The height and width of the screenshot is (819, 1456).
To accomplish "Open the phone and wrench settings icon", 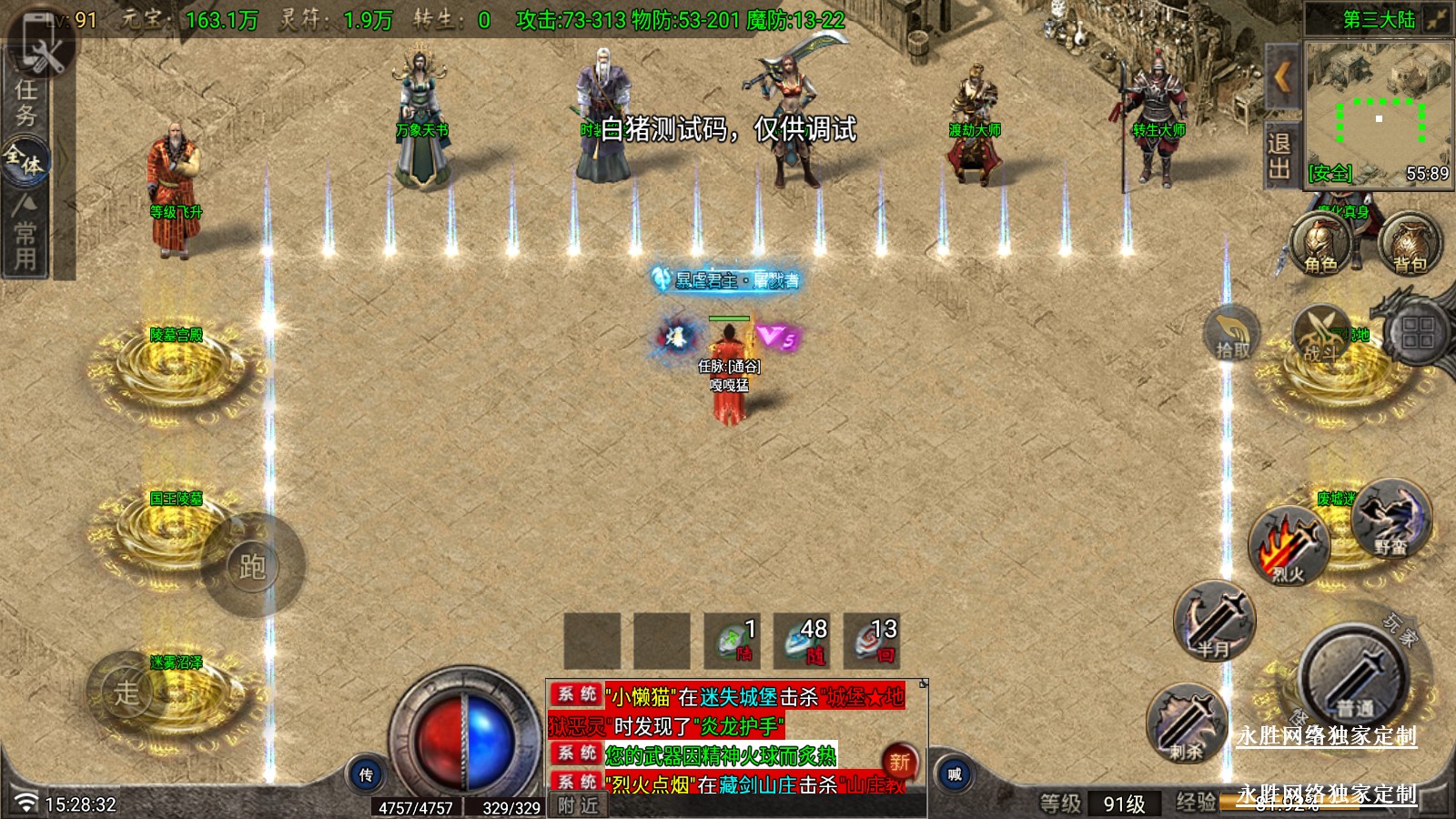I will [40, 45].
